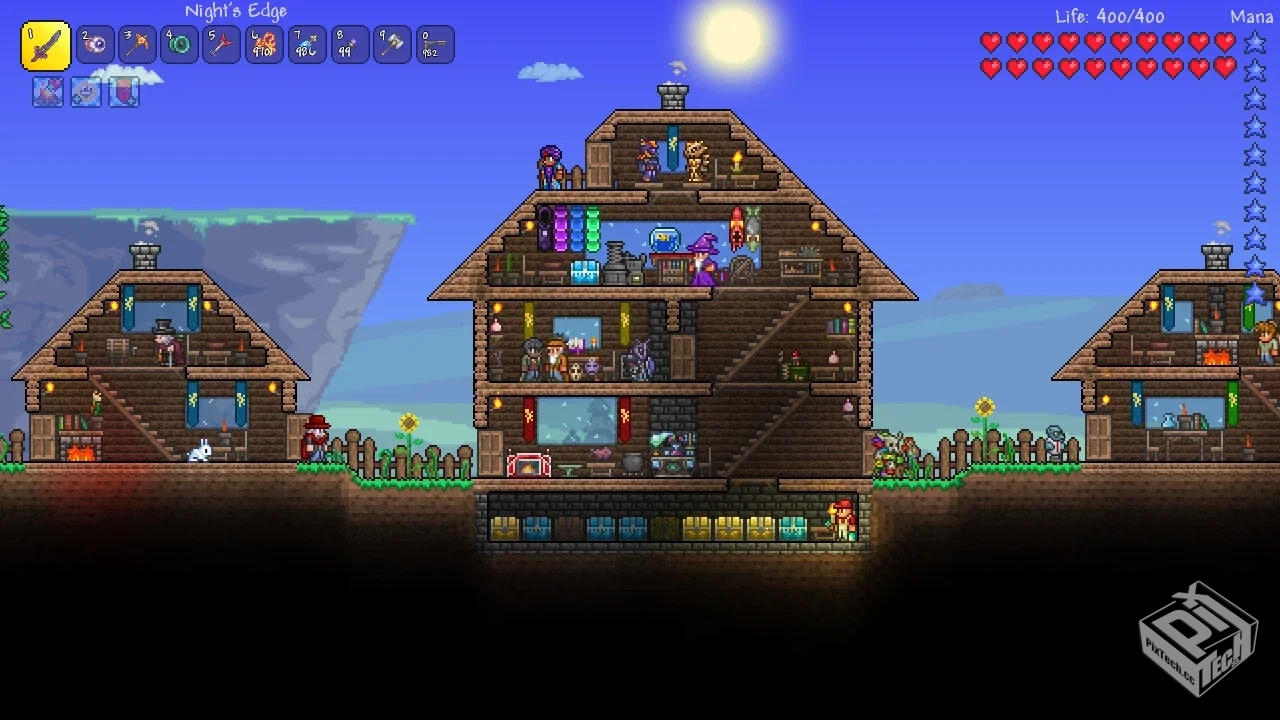Select the Night's Edge sword slot
The height and width of the screenshot is (720, 1280).
coord(46,46)
